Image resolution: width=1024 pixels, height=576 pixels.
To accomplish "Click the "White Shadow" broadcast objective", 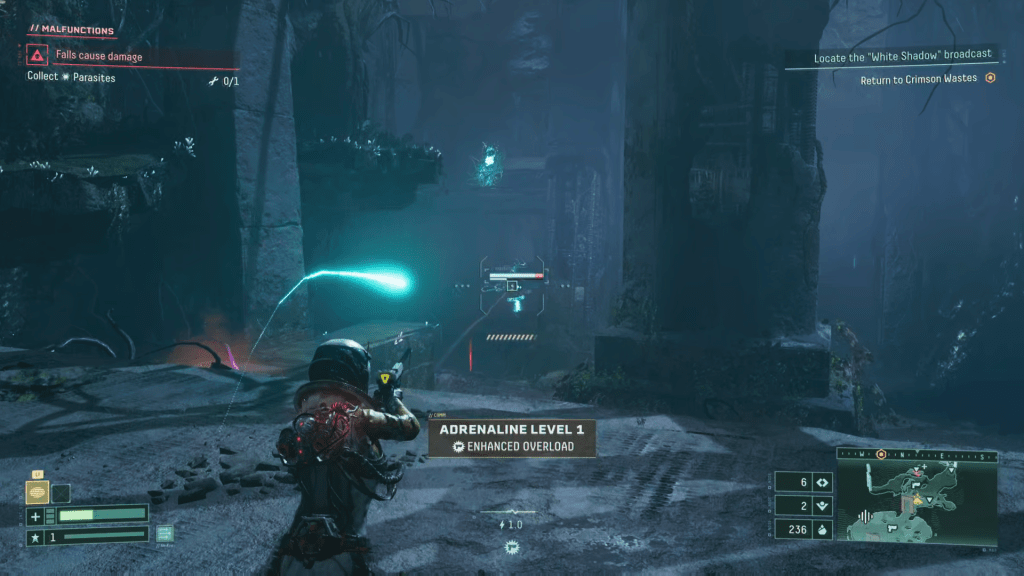I will tap(902, 58).
